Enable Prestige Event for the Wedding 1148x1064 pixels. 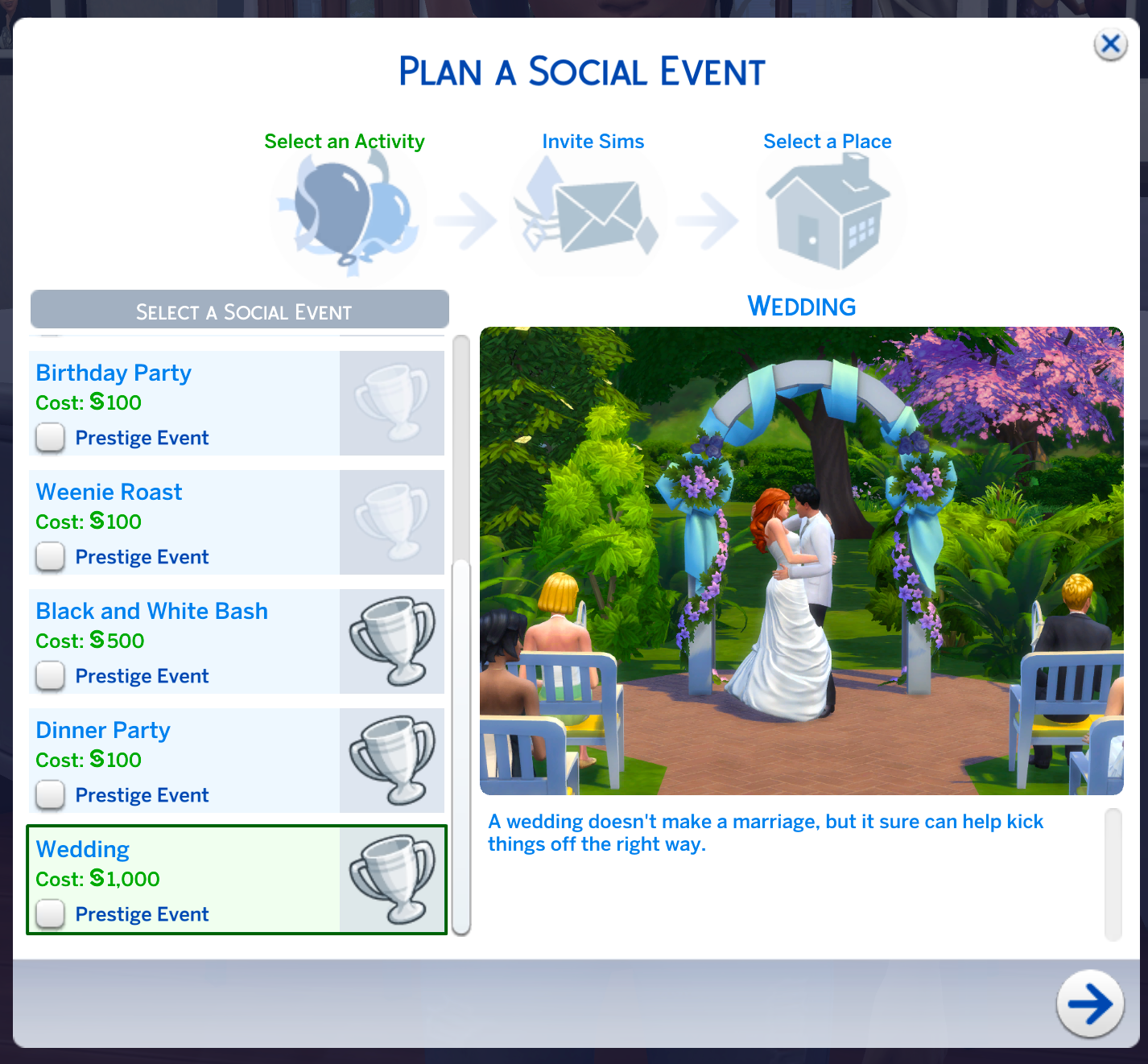(50, 914)
